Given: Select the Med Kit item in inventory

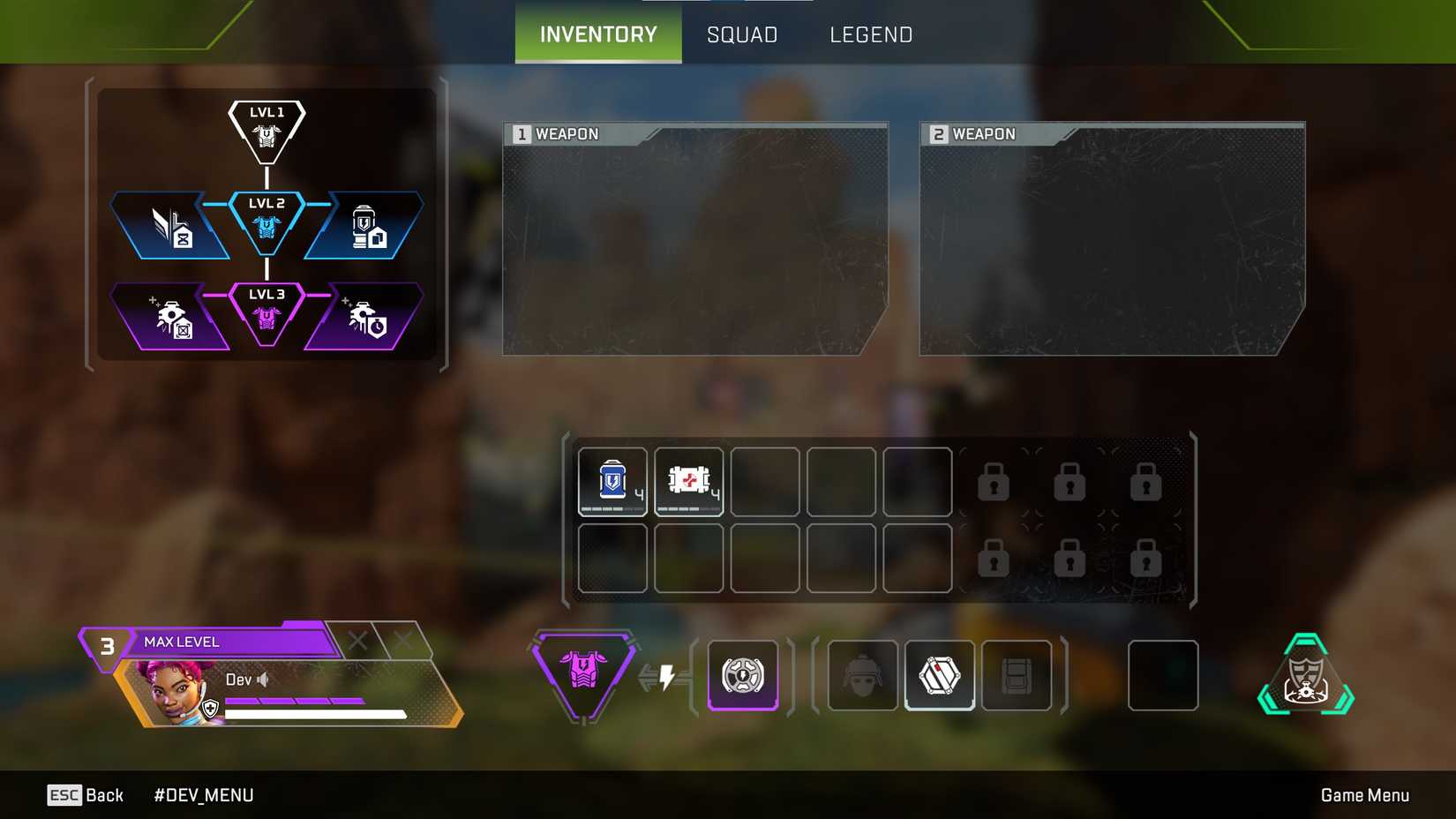Looking at the screenshot, I should [x=688, y=482].
